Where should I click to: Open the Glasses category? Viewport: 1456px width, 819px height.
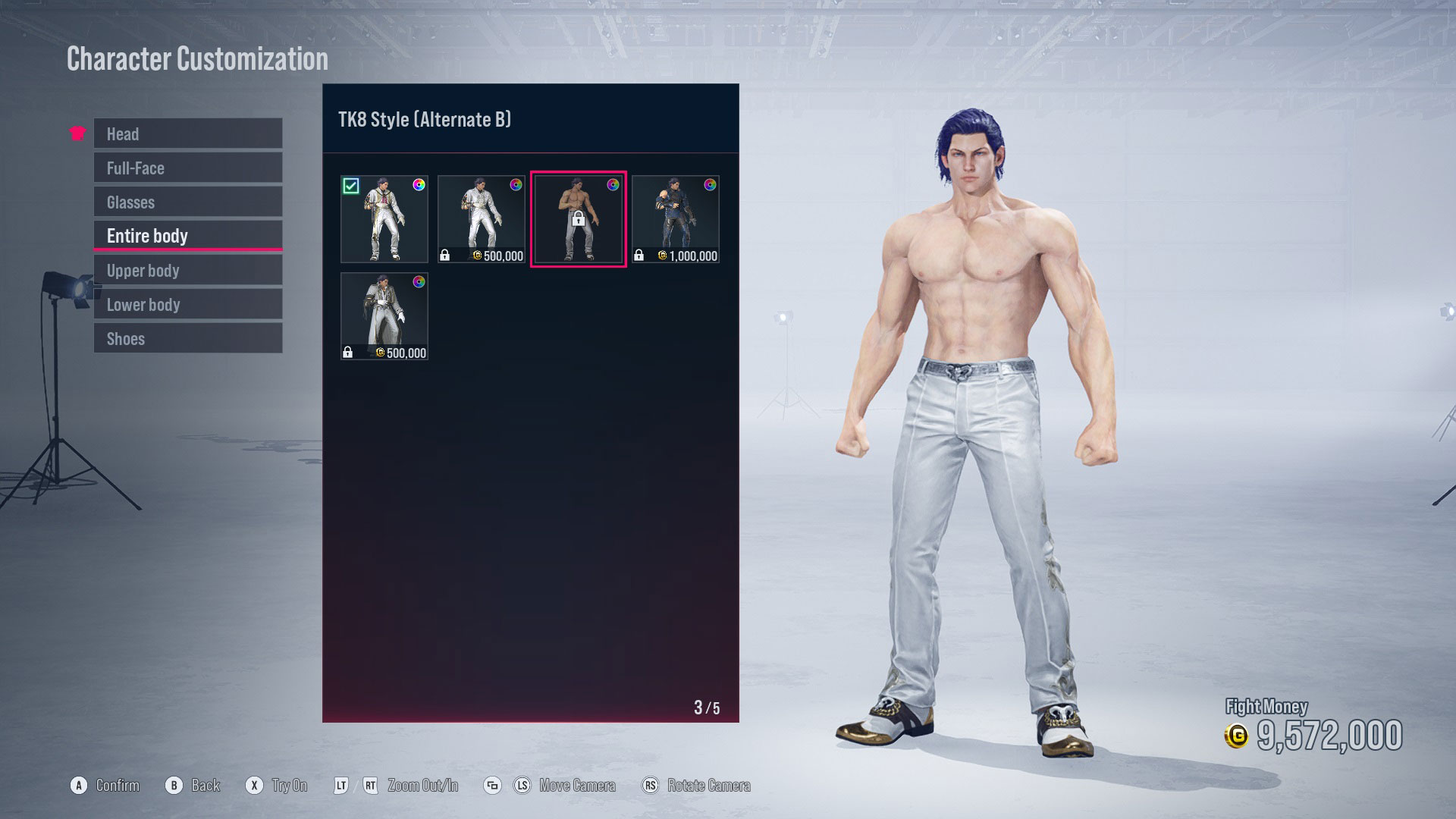pyautogui.click(x=187, y=202)
